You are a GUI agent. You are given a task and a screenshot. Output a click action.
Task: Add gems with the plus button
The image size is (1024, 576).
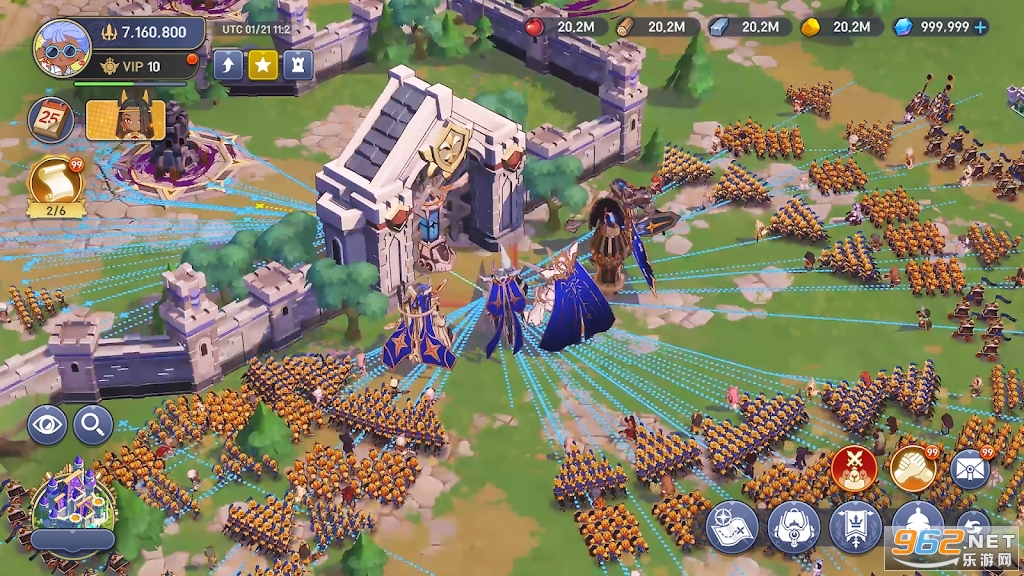[980, 27]
